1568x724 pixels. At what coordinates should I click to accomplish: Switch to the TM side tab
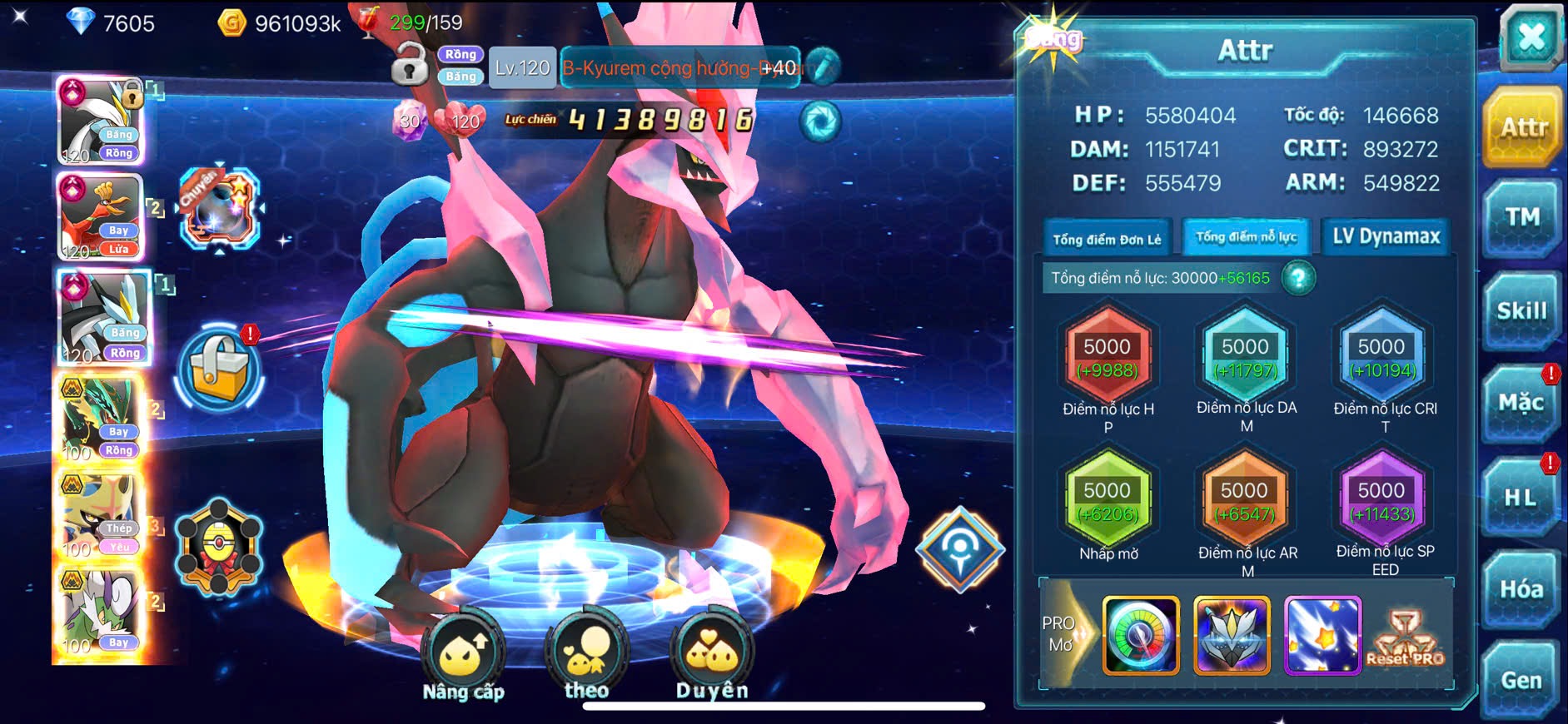[1521, 218]
